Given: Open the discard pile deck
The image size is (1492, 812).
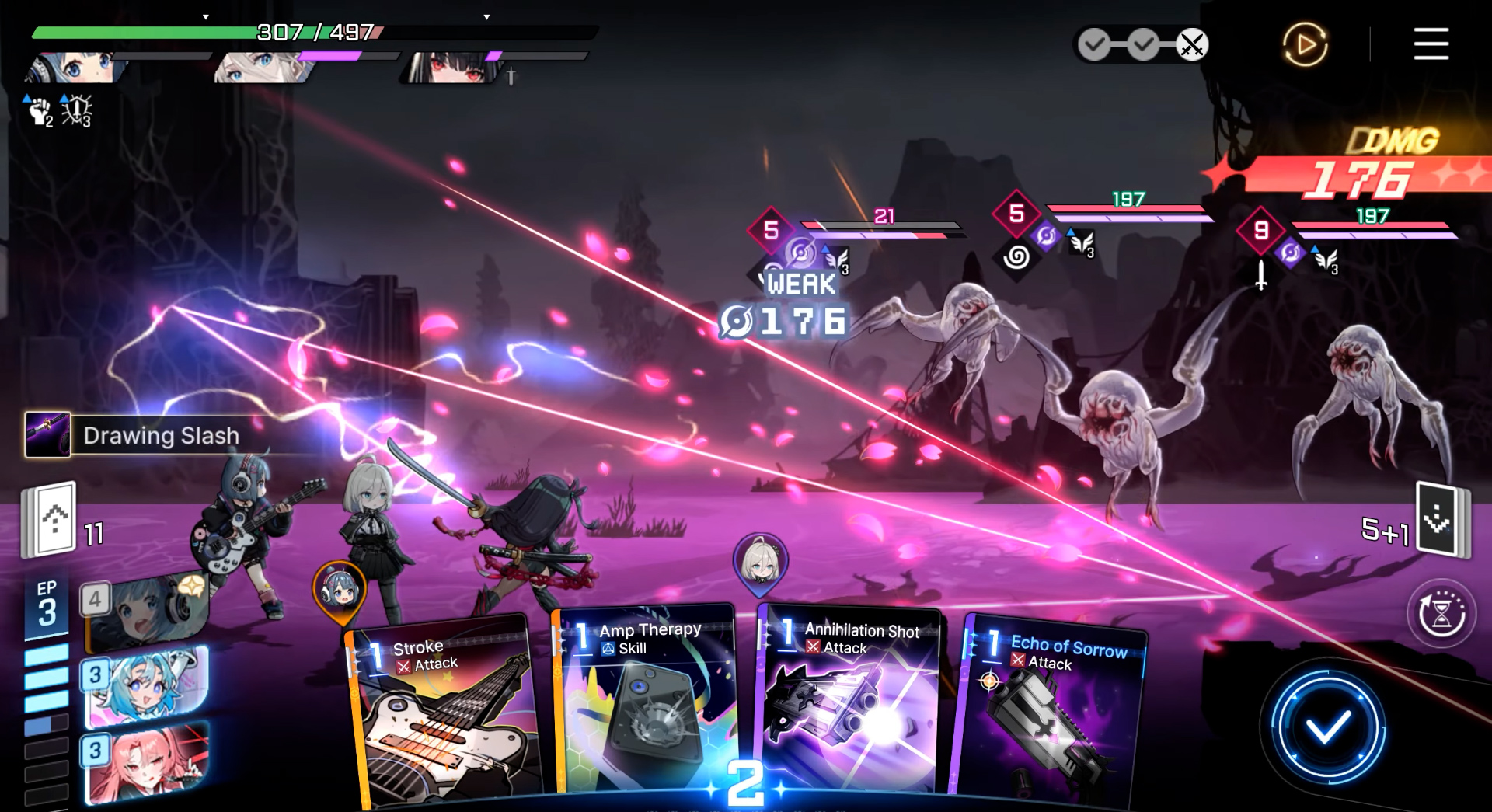Looking at the screenshot, I should click(x=1440, y=519).
